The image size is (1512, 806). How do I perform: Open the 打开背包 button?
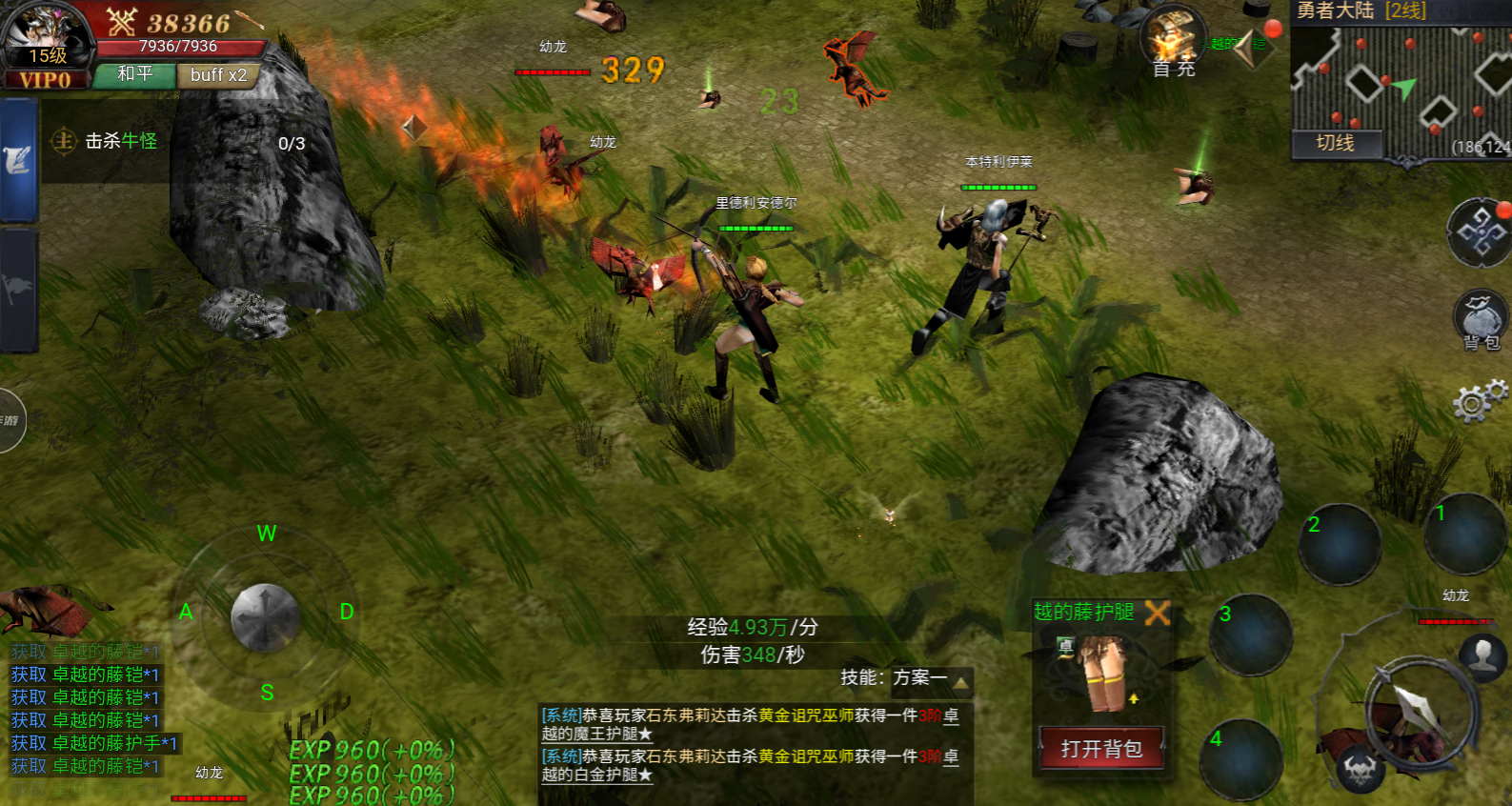tap(1101, 749)
